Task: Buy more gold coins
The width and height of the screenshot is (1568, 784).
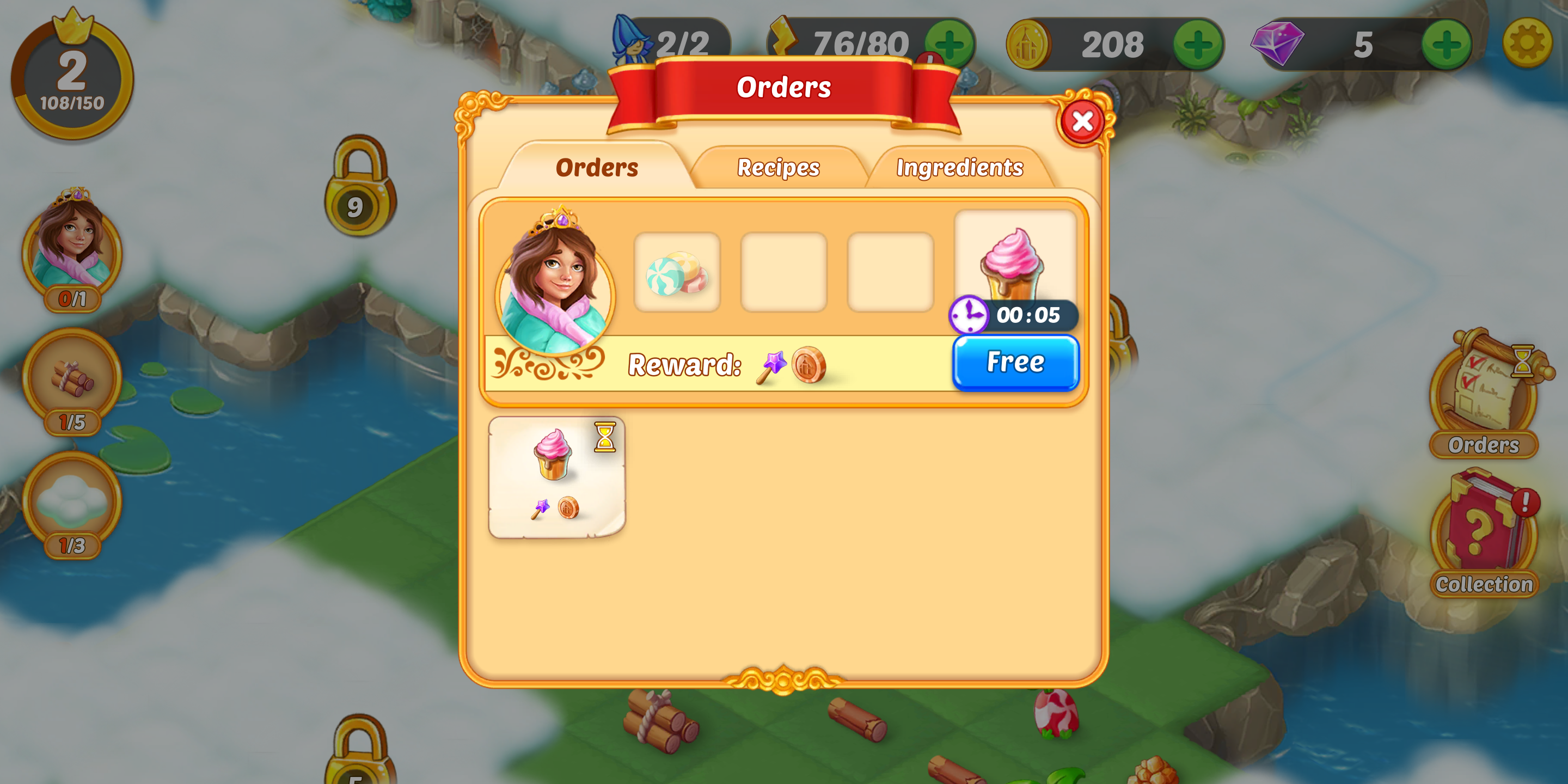Action: coord(1197,44)
